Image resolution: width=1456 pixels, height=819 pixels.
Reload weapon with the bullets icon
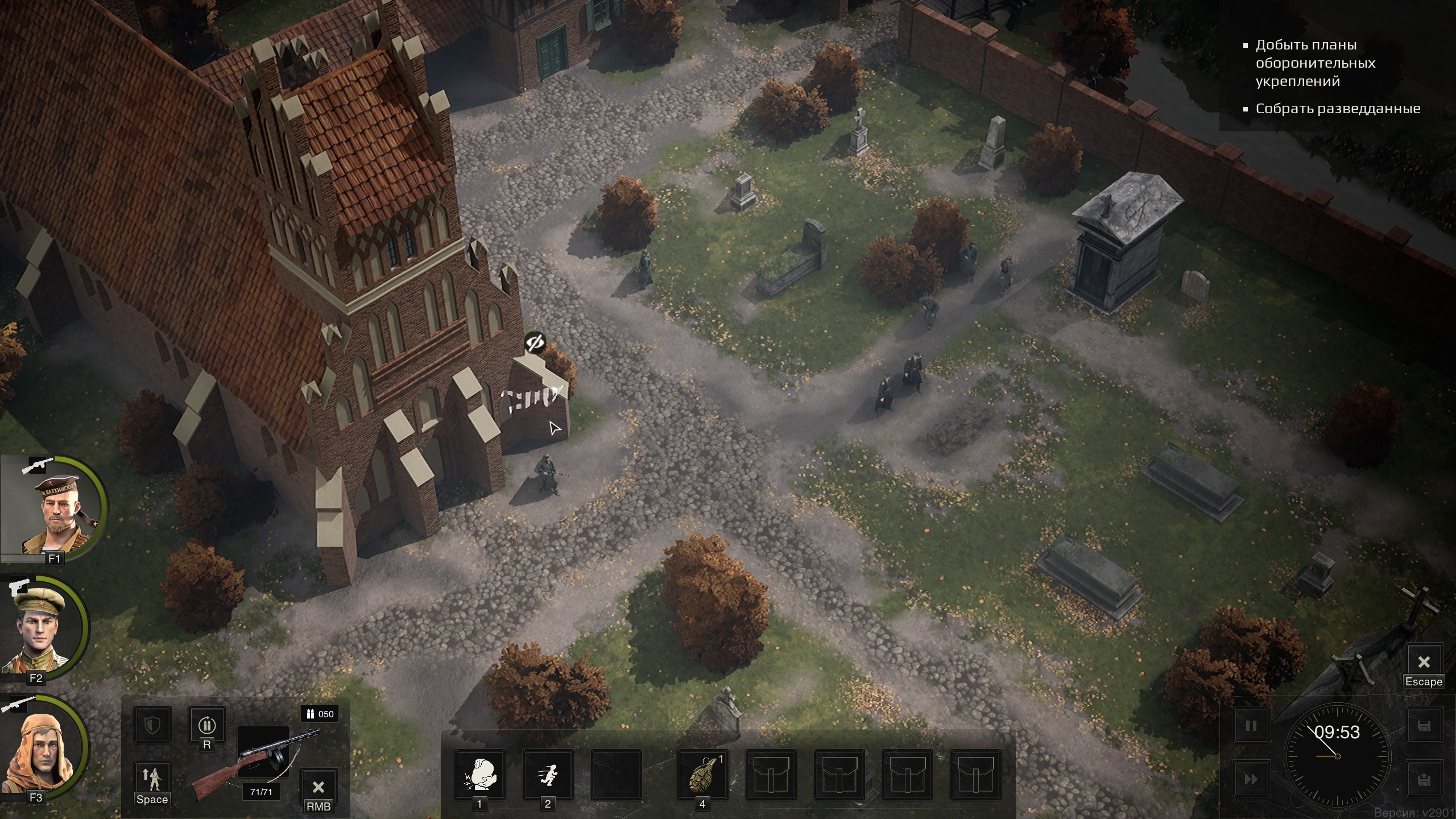click(206, 725)
